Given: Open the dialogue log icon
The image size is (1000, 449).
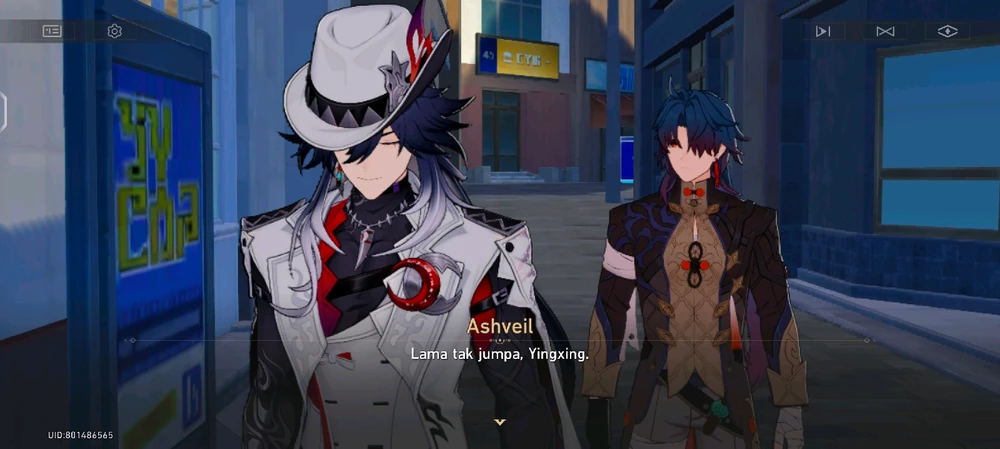Looking at the screenshot, I should click(52, 31).
